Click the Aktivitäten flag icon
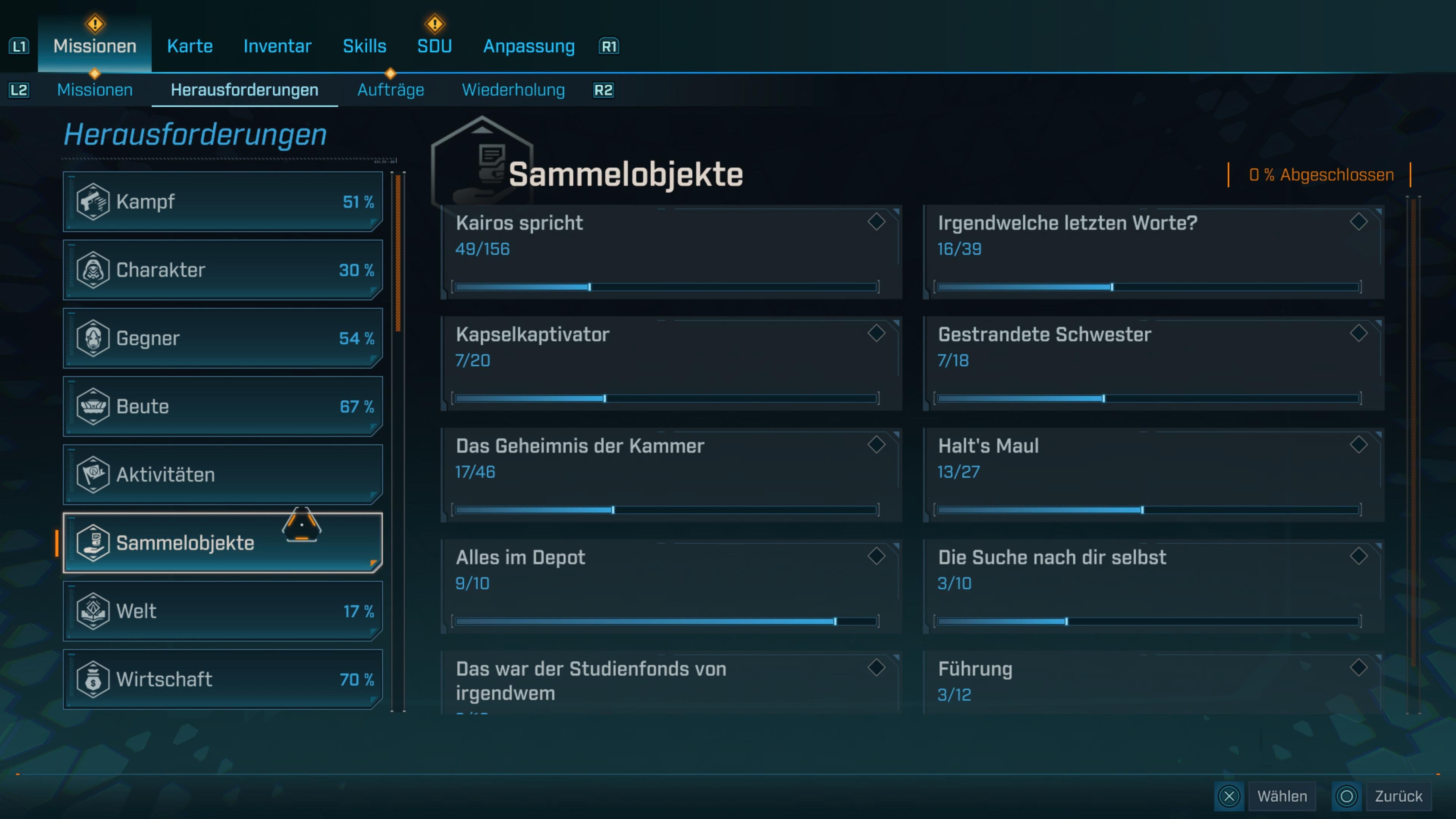Screen dimensions: 1456x819 coord(94,475)
